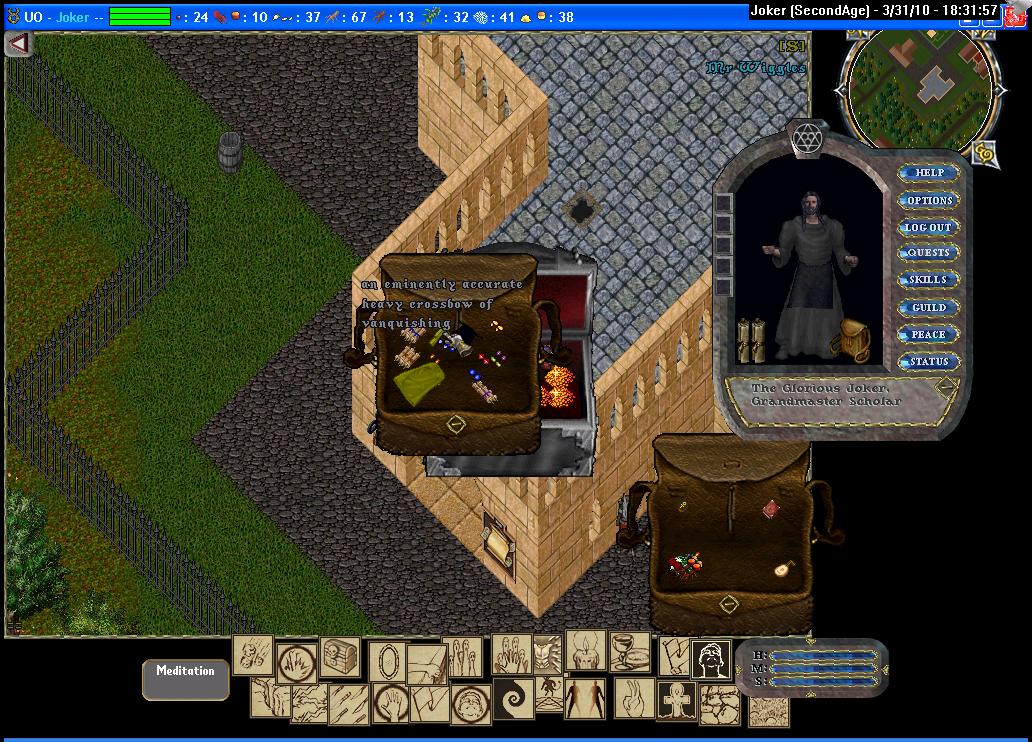Click the Log Out button

coord(929,227)
